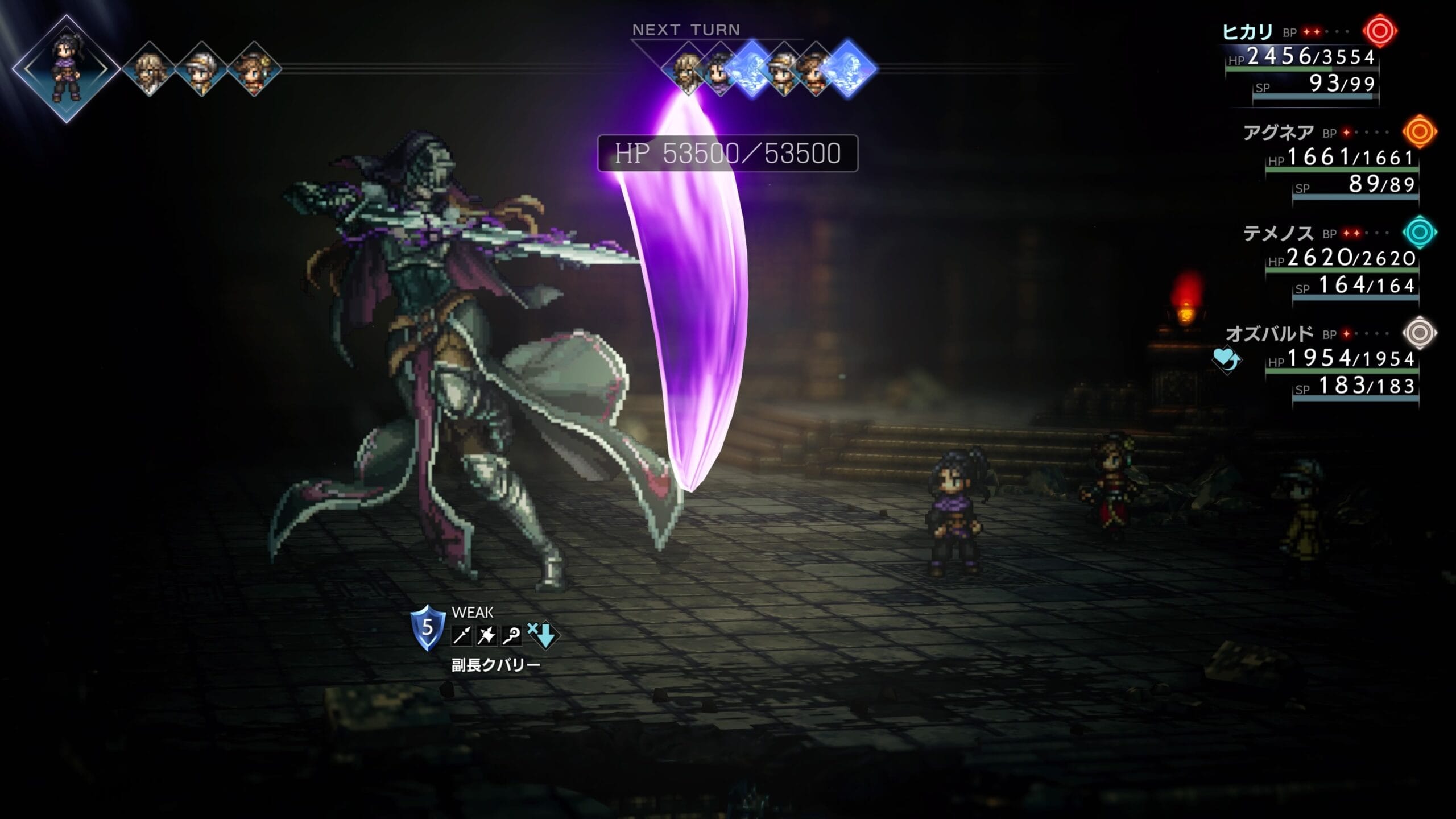Click Agnea's orange latent power icon

(1420, 132)
